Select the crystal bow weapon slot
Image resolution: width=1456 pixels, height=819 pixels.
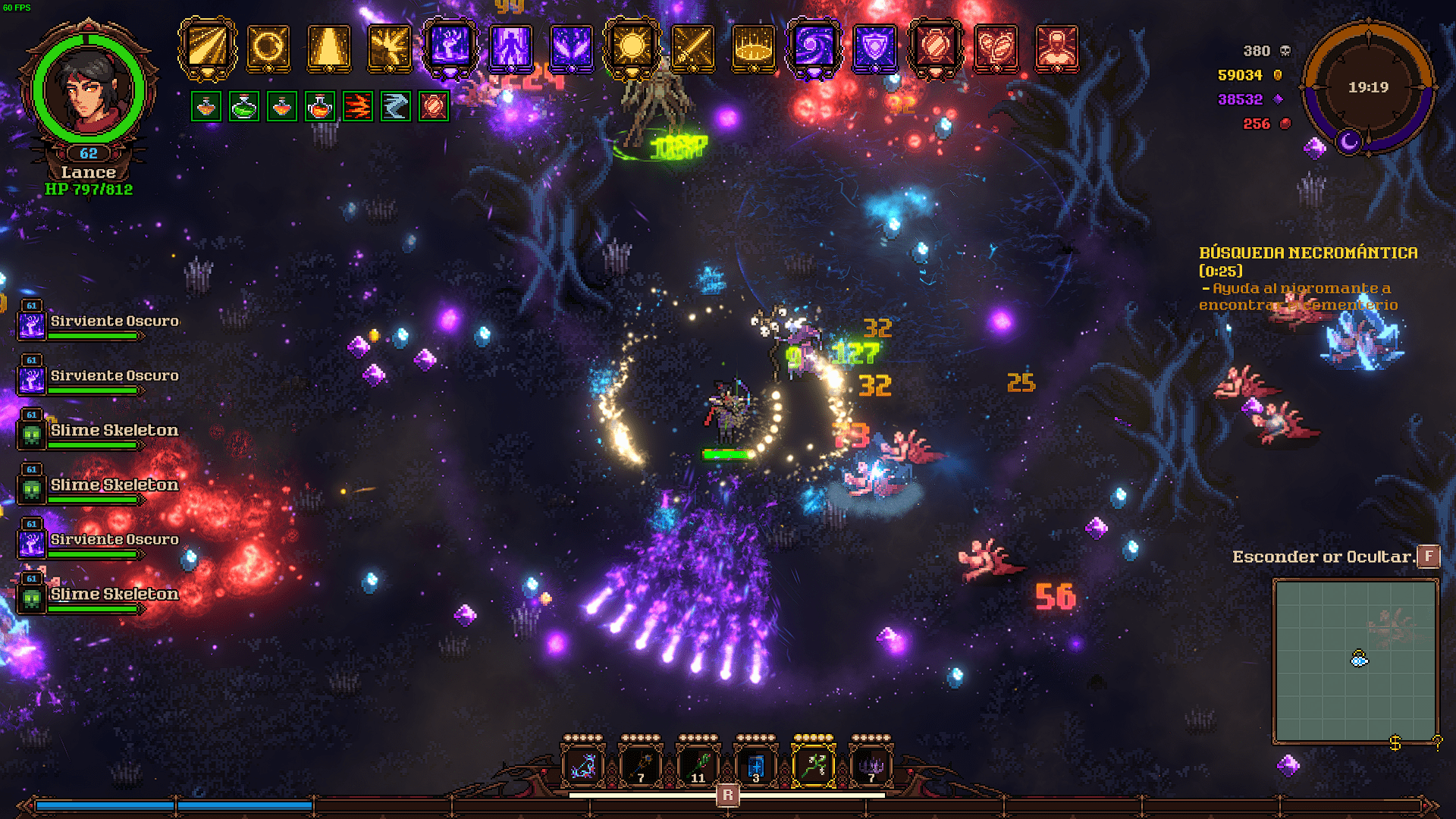[x=582, y=766]
